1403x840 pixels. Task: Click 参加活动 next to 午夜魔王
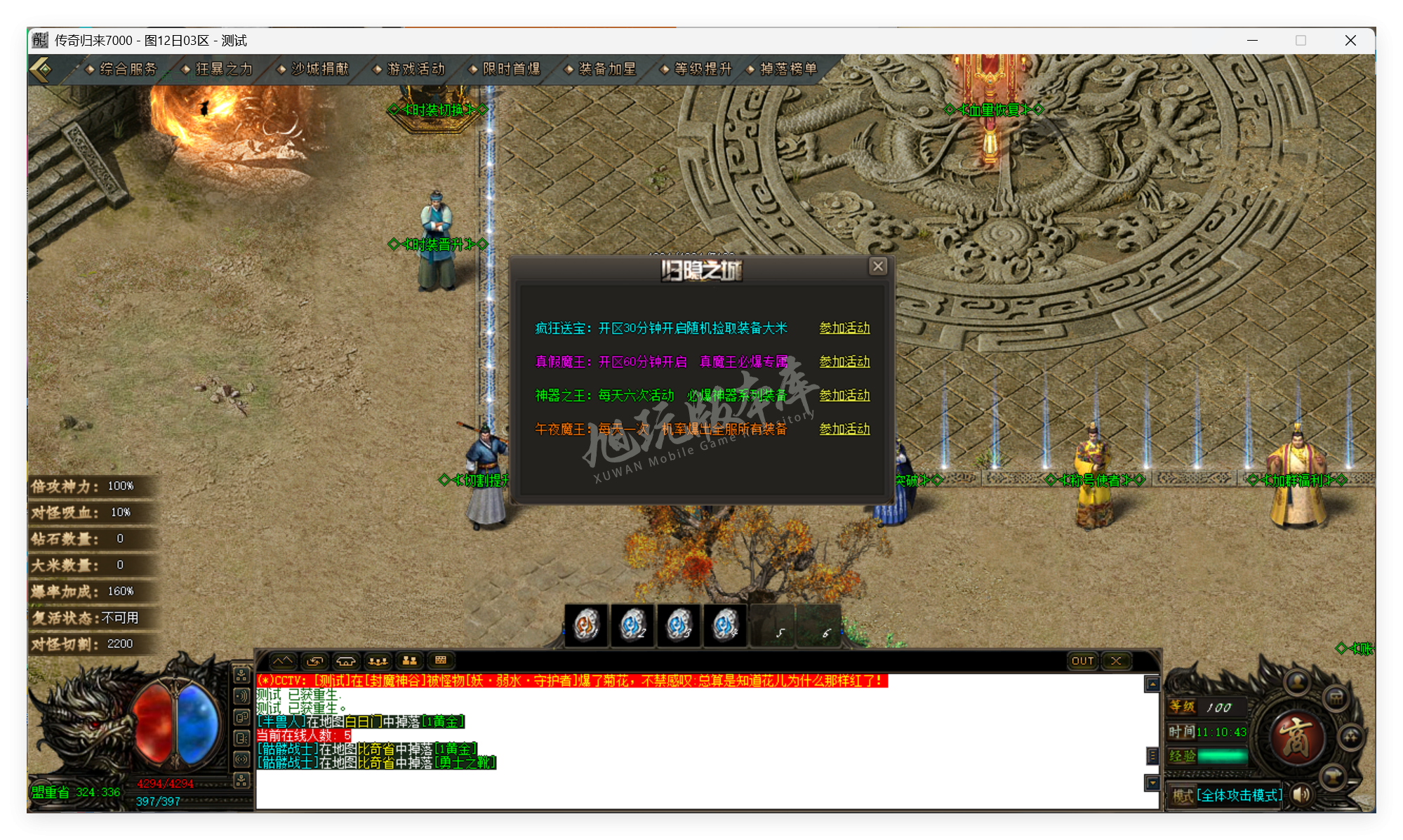(844, 428)
